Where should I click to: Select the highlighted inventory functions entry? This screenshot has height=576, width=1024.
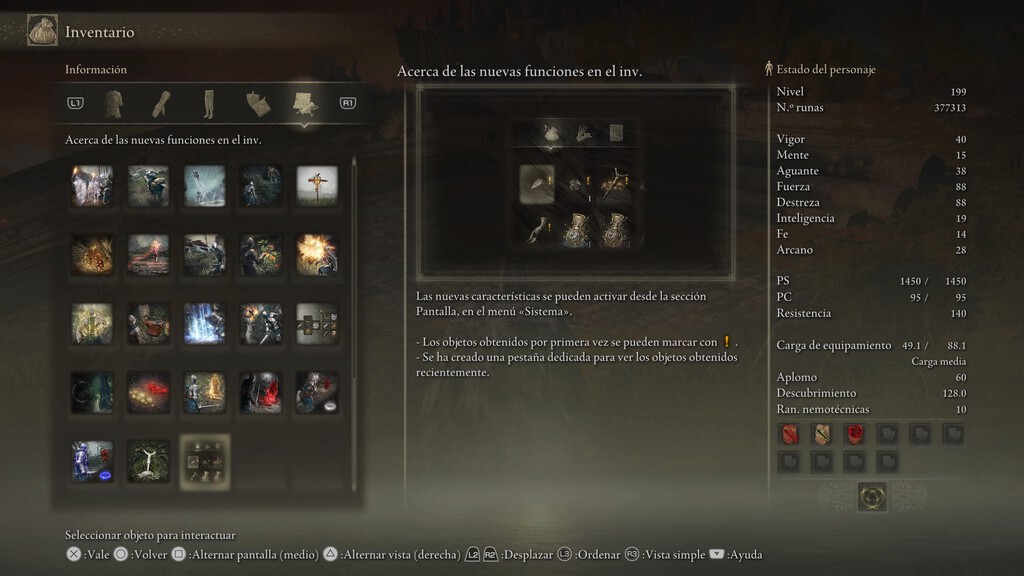click(x=205, y=461)
